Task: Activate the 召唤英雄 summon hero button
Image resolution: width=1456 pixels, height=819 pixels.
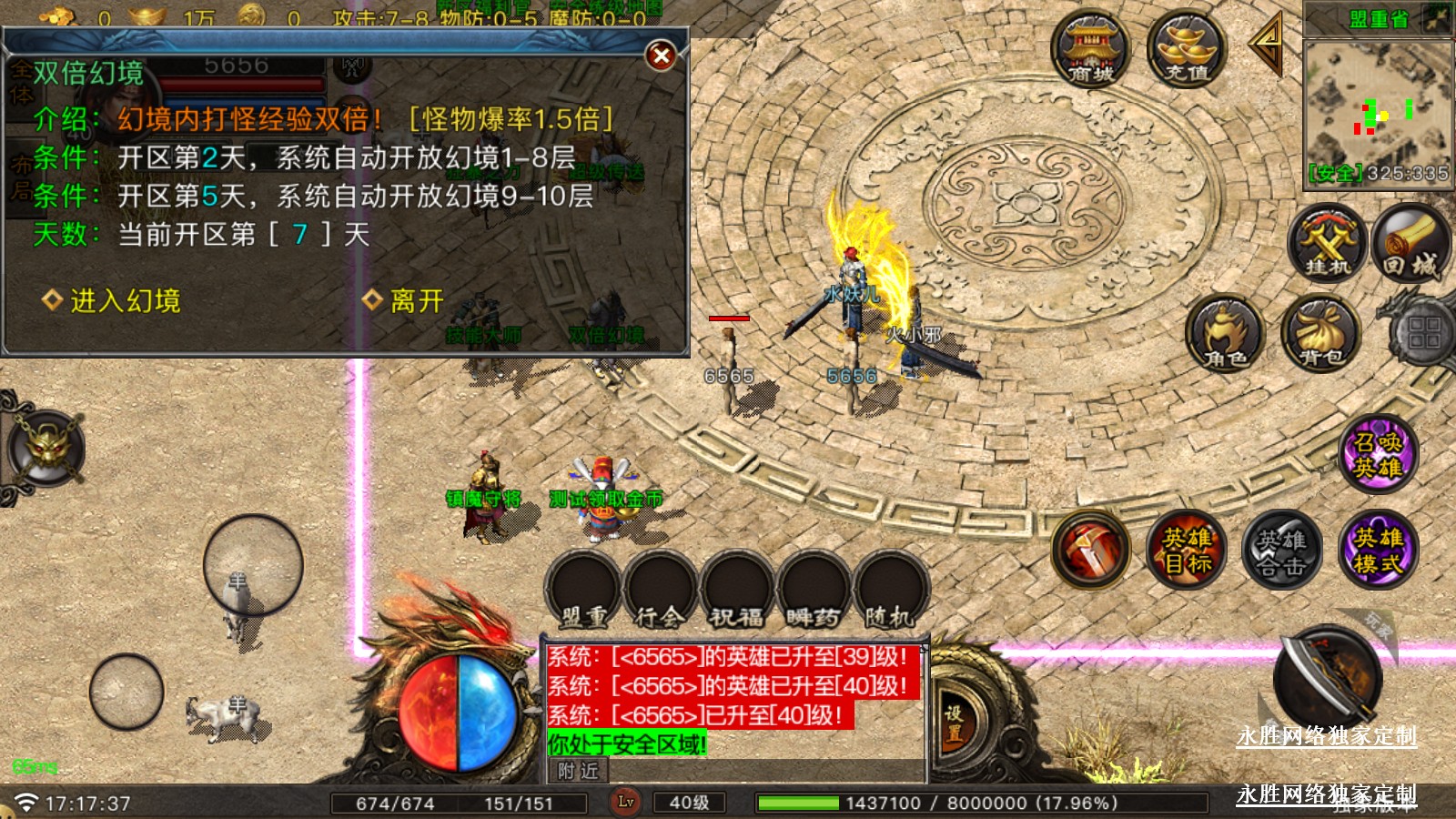Action: (x=1377, y=454)
